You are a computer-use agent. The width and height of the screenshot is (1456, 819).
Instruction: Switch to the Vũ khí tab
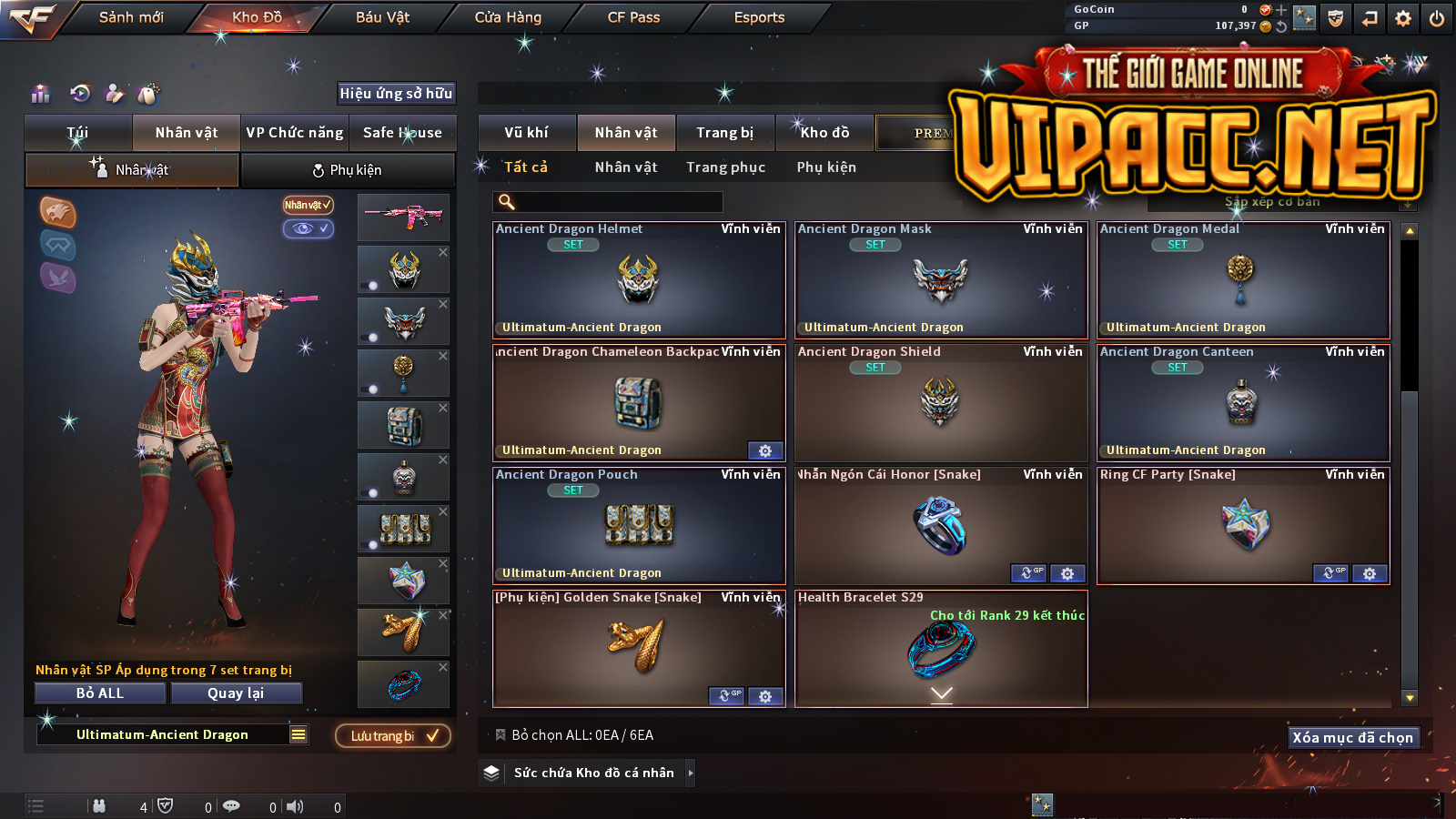coord(527,133)
